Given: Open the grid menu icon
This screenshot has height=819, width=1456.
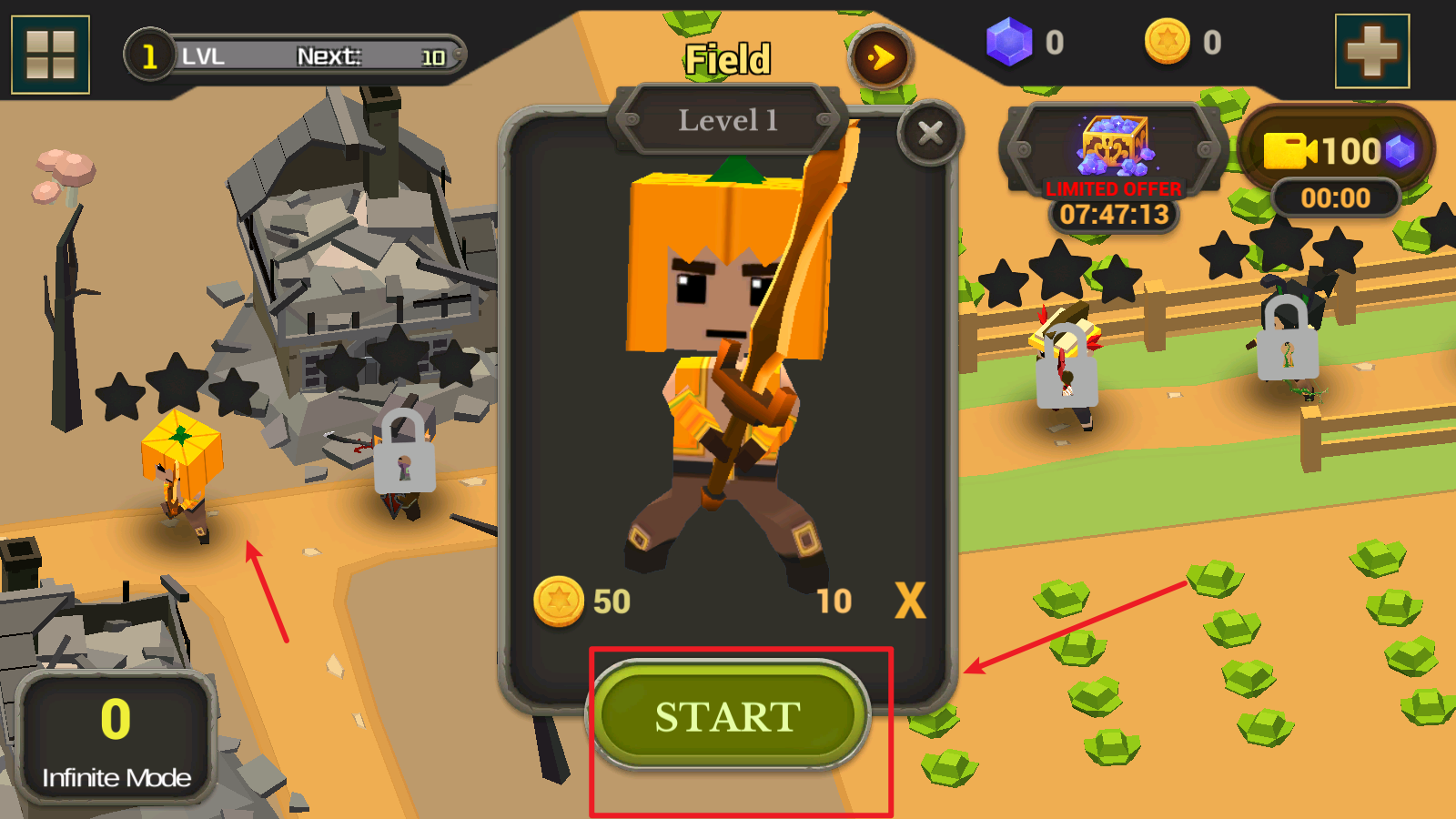Looking at the screenshot, I should click(50, 55).
